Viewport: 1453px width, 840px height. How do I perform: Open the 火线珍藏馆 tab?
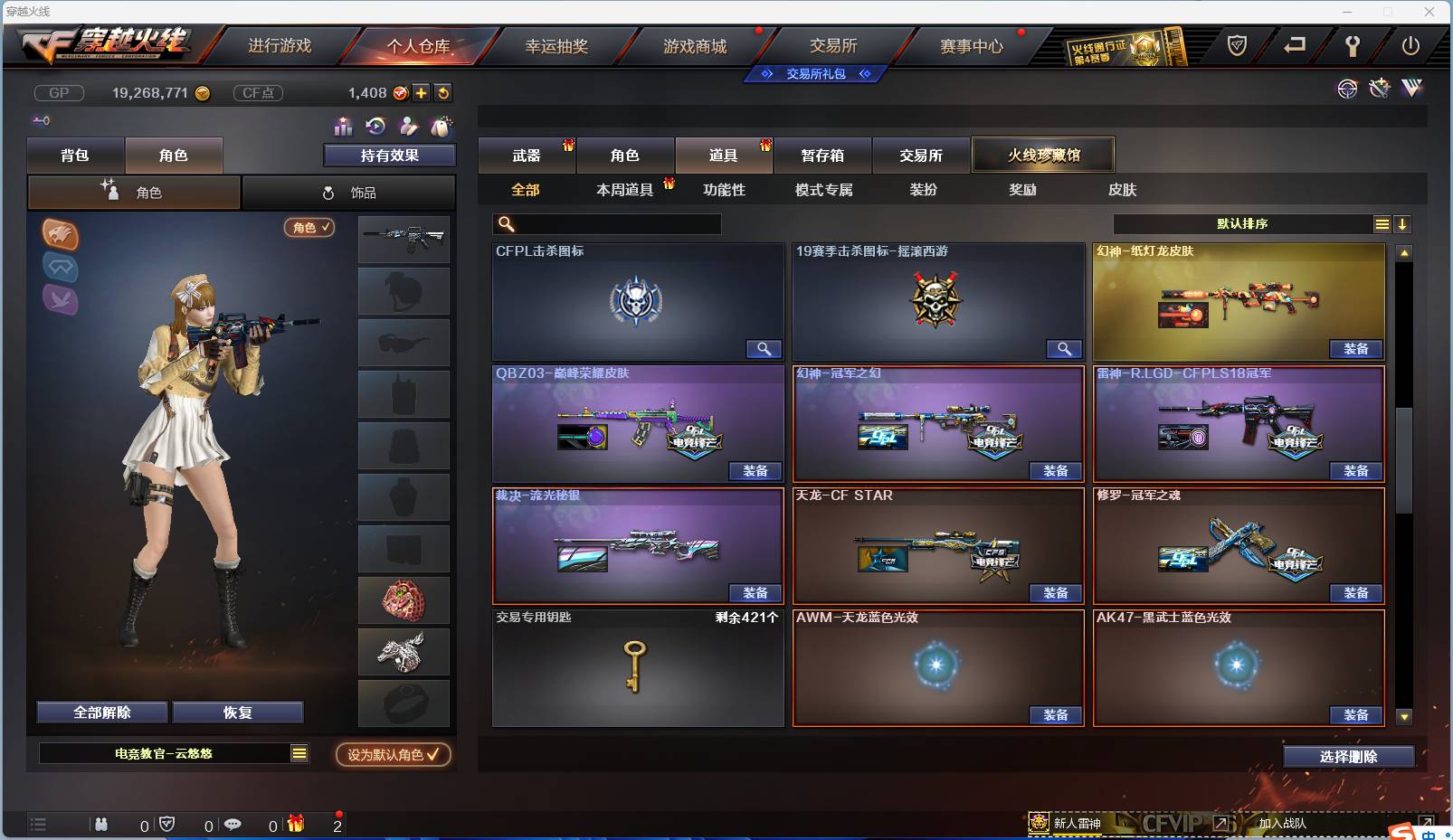click(1043, 155)
